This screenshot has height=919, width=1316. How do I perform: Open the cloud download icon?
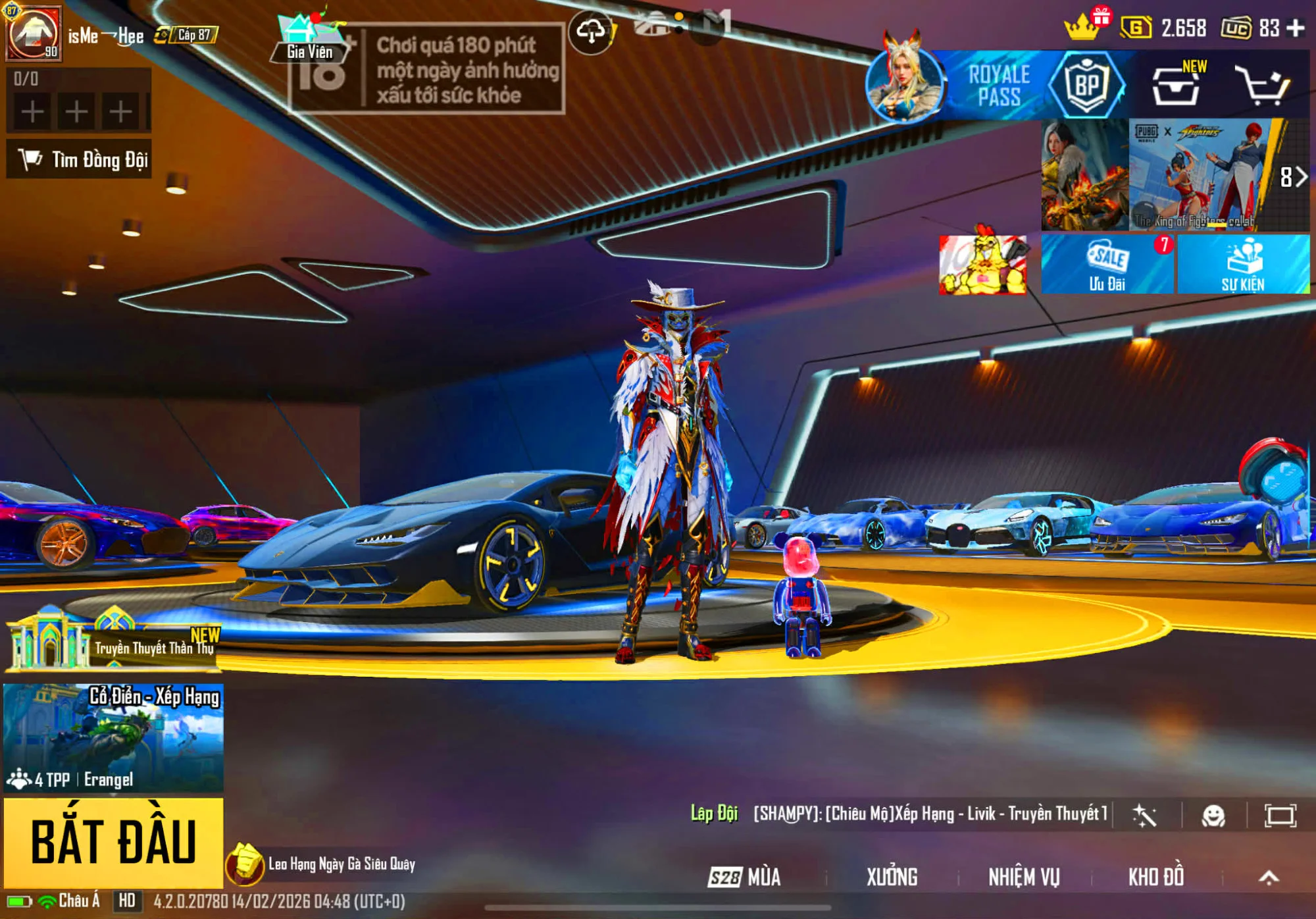point(590,31)
